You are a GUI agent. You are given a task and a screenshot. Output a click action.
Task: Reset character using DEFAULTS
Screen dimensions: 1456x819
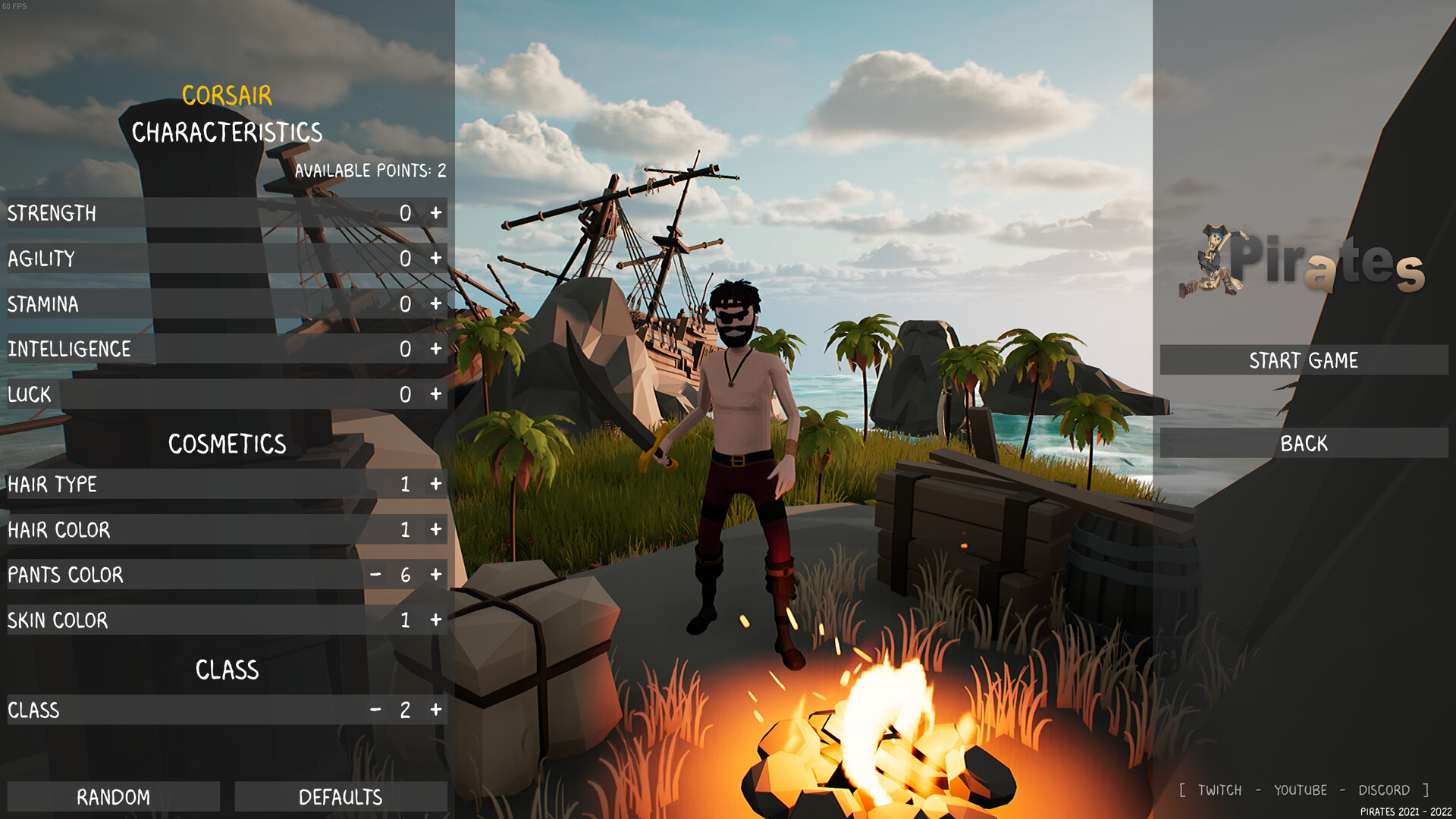[x=341, y=797]
